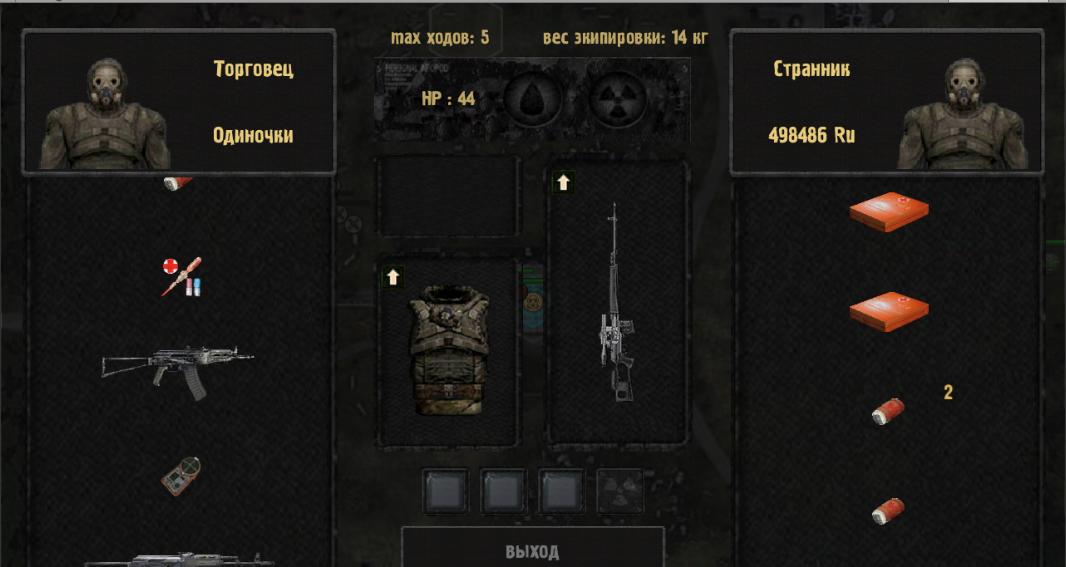Click the up-arrow on the sniper rifle slot
1066x567 pixels.
[x=563, y=182]
